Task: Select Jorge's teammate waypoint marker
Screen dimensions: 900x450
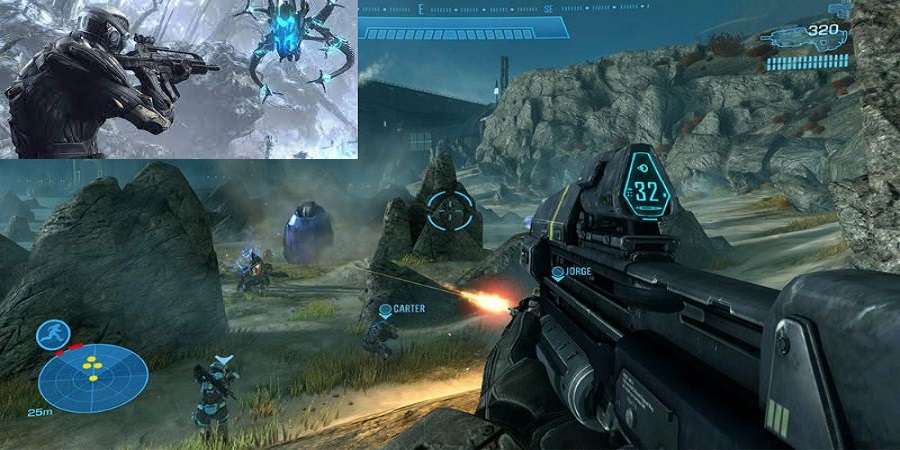Action: pos(557,272)
